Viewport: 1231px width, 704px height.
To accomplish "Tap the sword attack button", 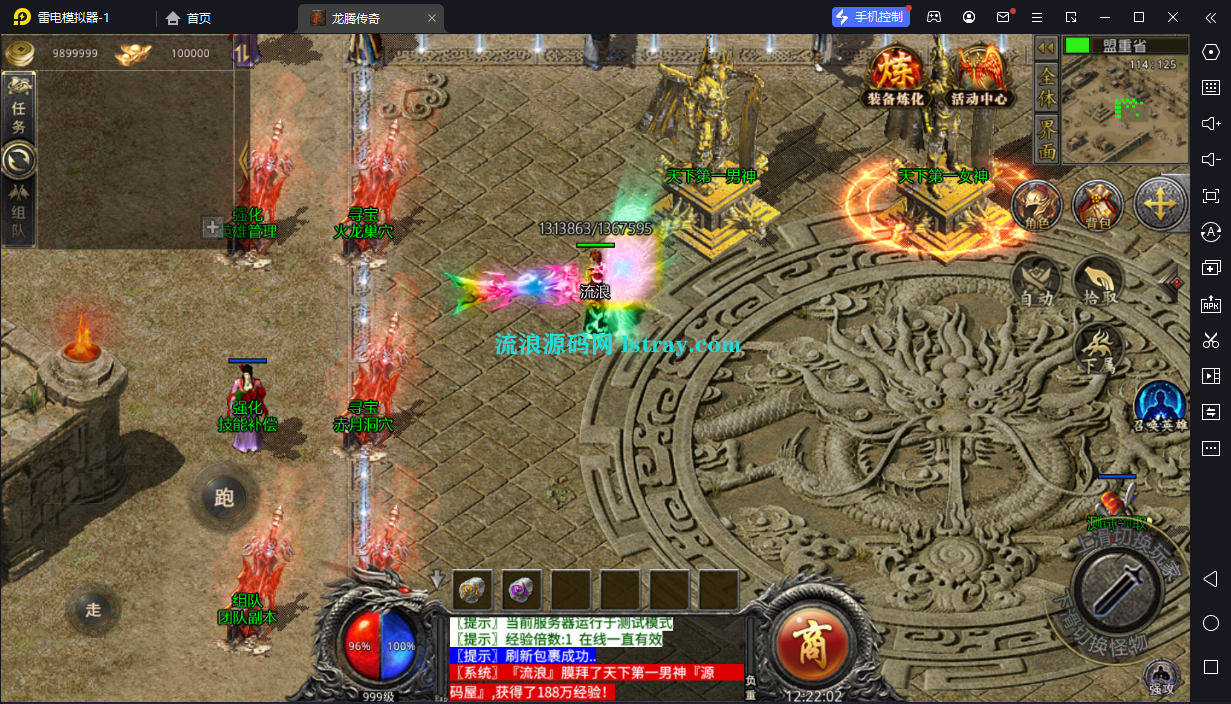I will [1116, 582].
